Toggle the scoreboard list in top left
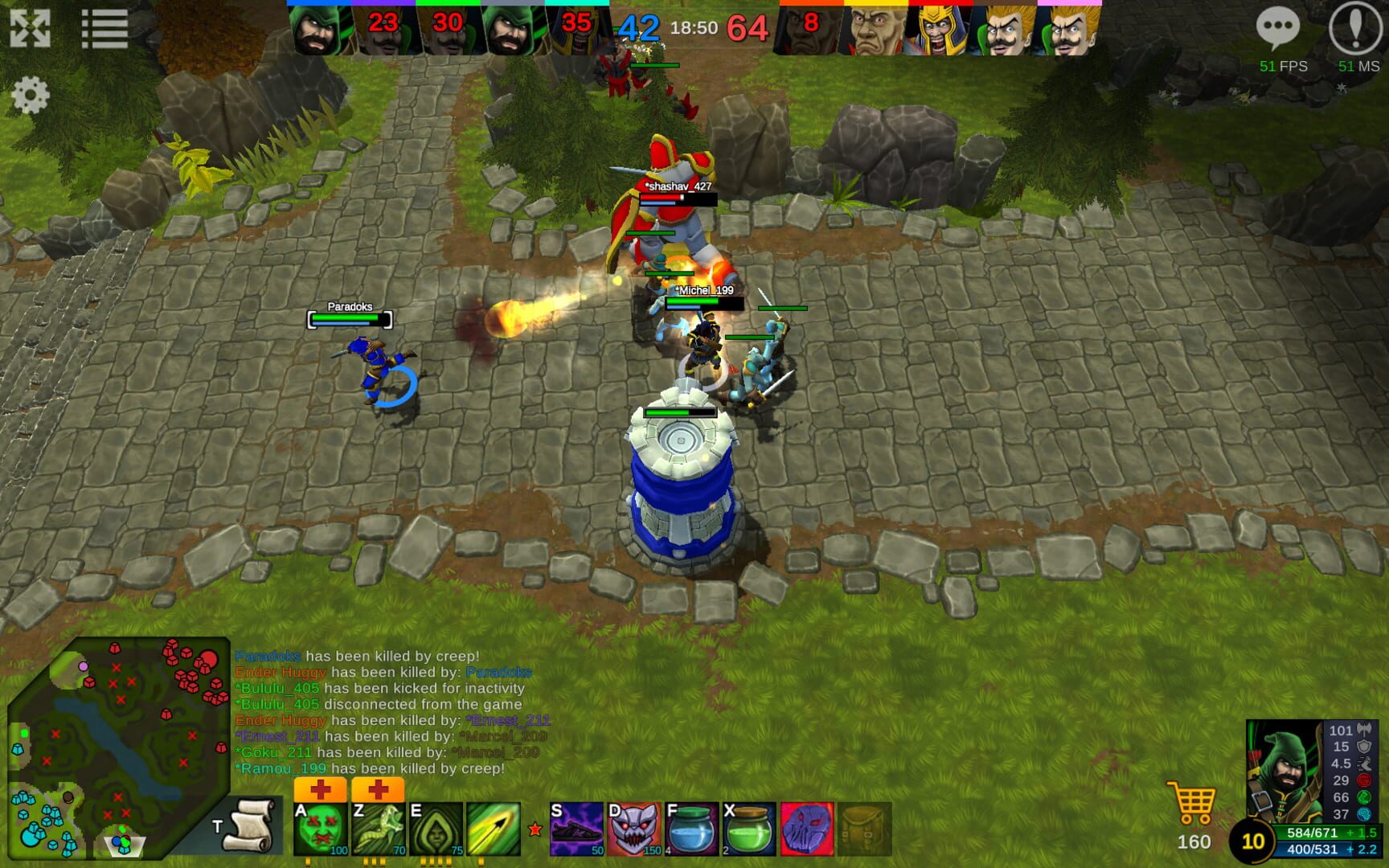The width and height of the screenshot is (1389, 868). 104,27
